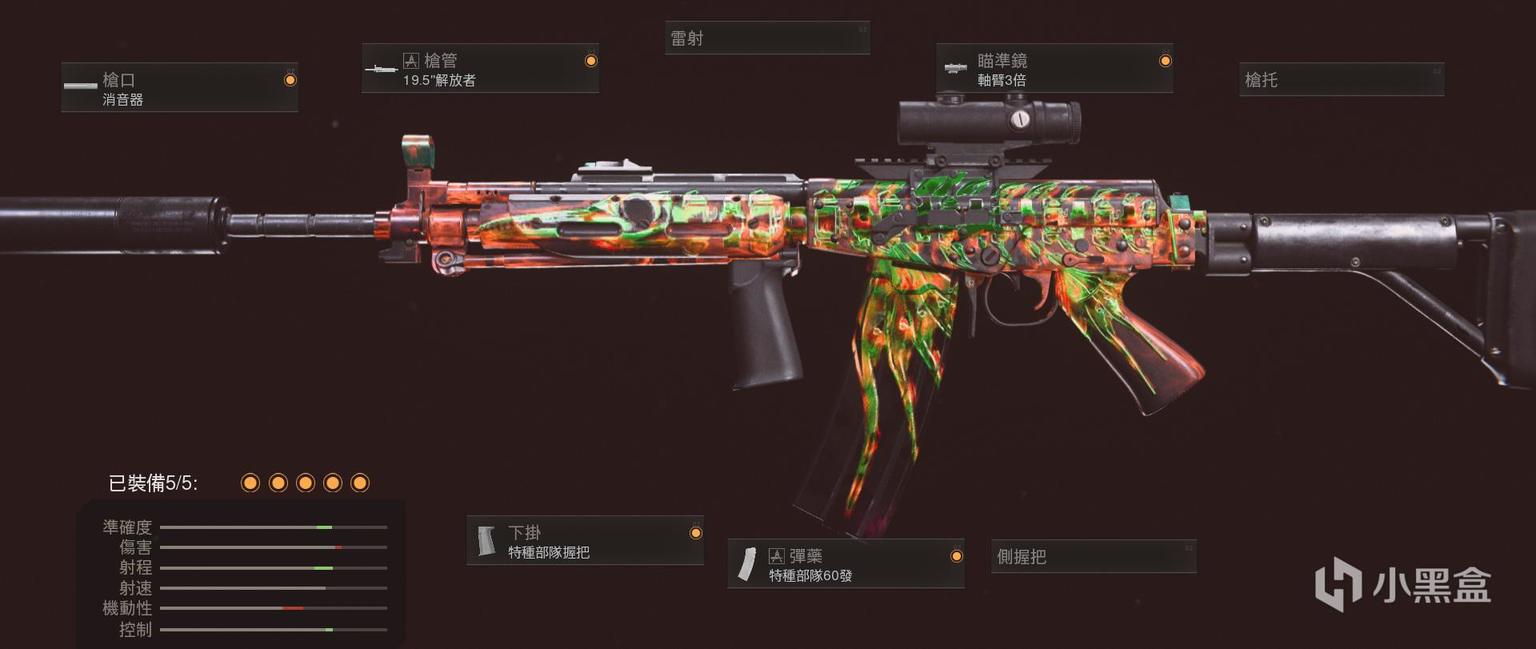Viewport: 1536px width, 649px height.
Task: Open the 瞄準鏡 optic slot
Action: point(1055,69)
